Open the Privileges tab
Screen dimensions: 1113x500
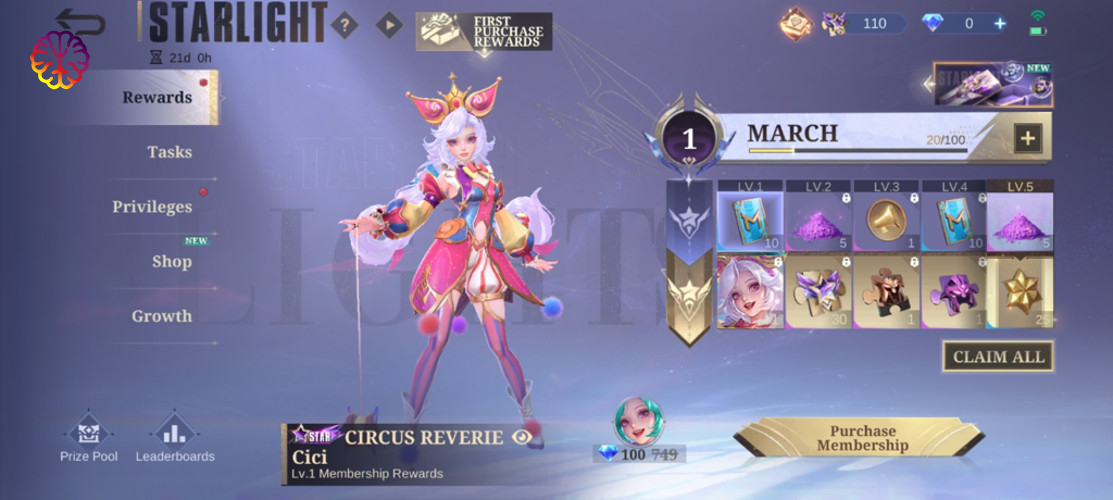pyautogui.click(x=152, y=207)
